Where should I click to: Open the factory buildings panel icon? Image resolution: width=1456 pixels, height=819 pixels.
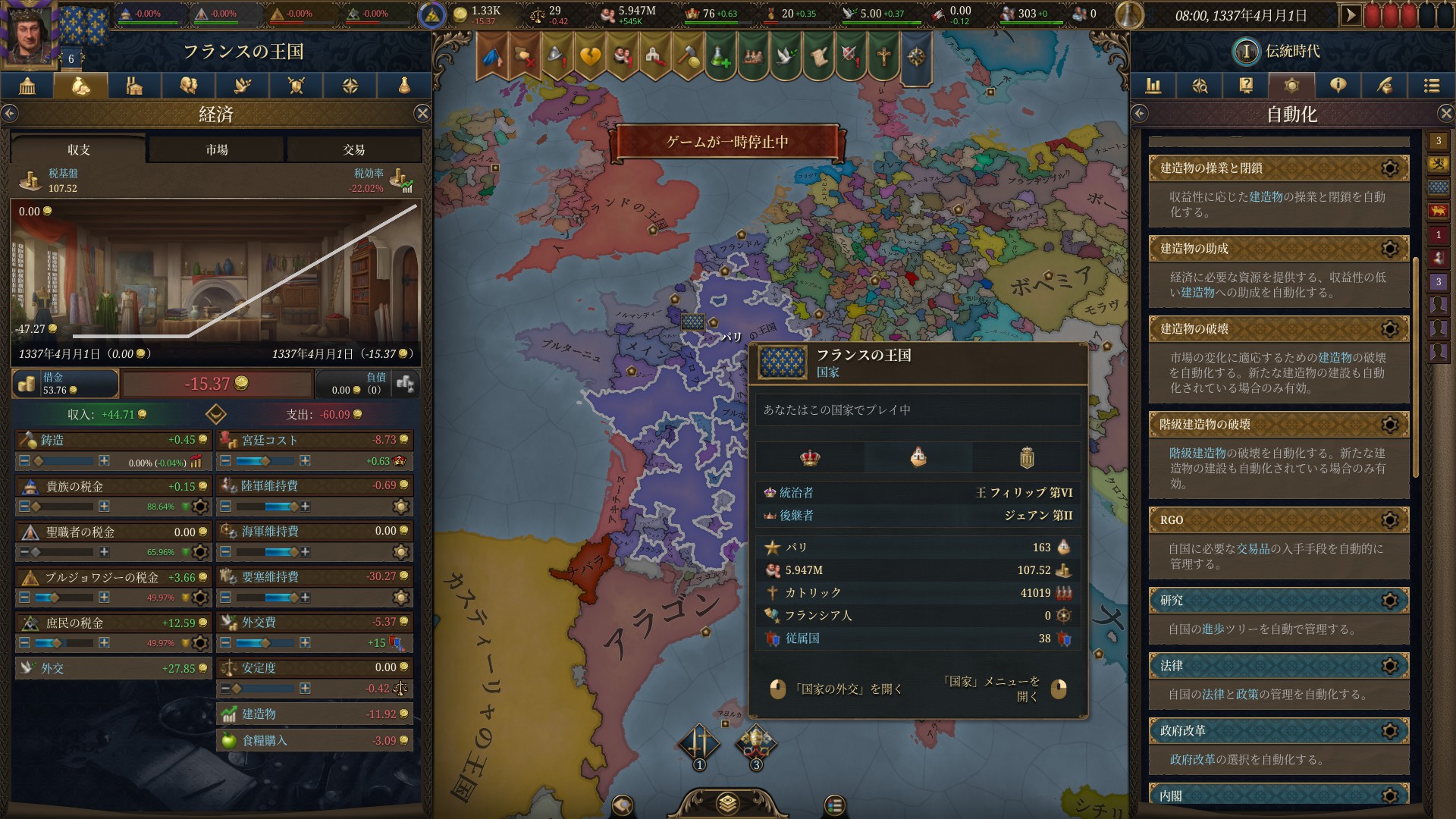point(134,86)
